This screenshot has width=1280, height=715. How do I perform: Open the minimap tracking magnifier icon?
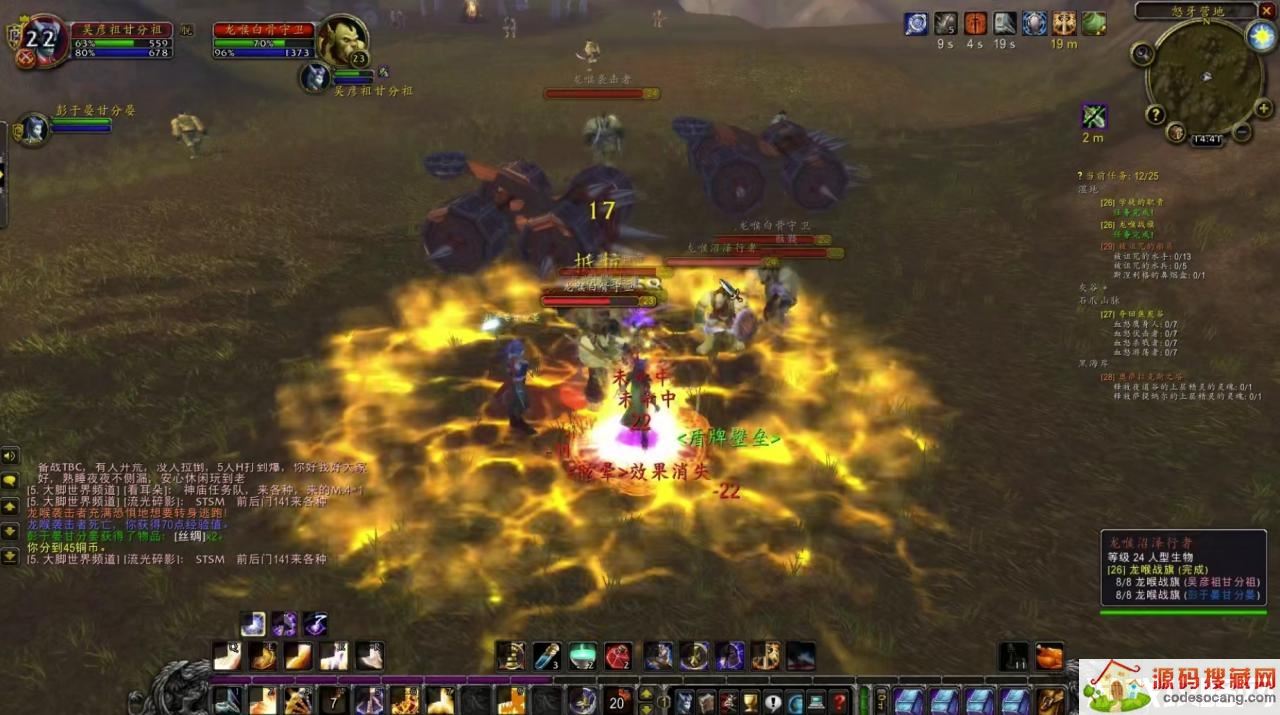1143,55
